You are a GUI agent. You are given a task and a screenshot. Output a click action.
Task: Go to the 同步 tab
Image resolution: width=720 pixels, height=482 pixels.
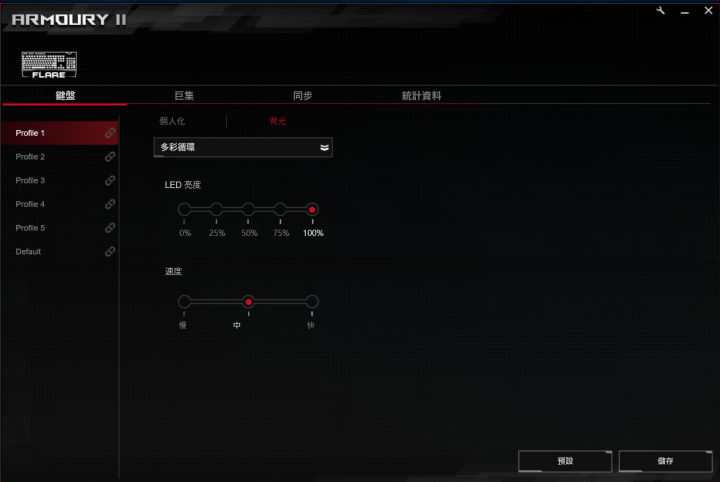[302, 96]
